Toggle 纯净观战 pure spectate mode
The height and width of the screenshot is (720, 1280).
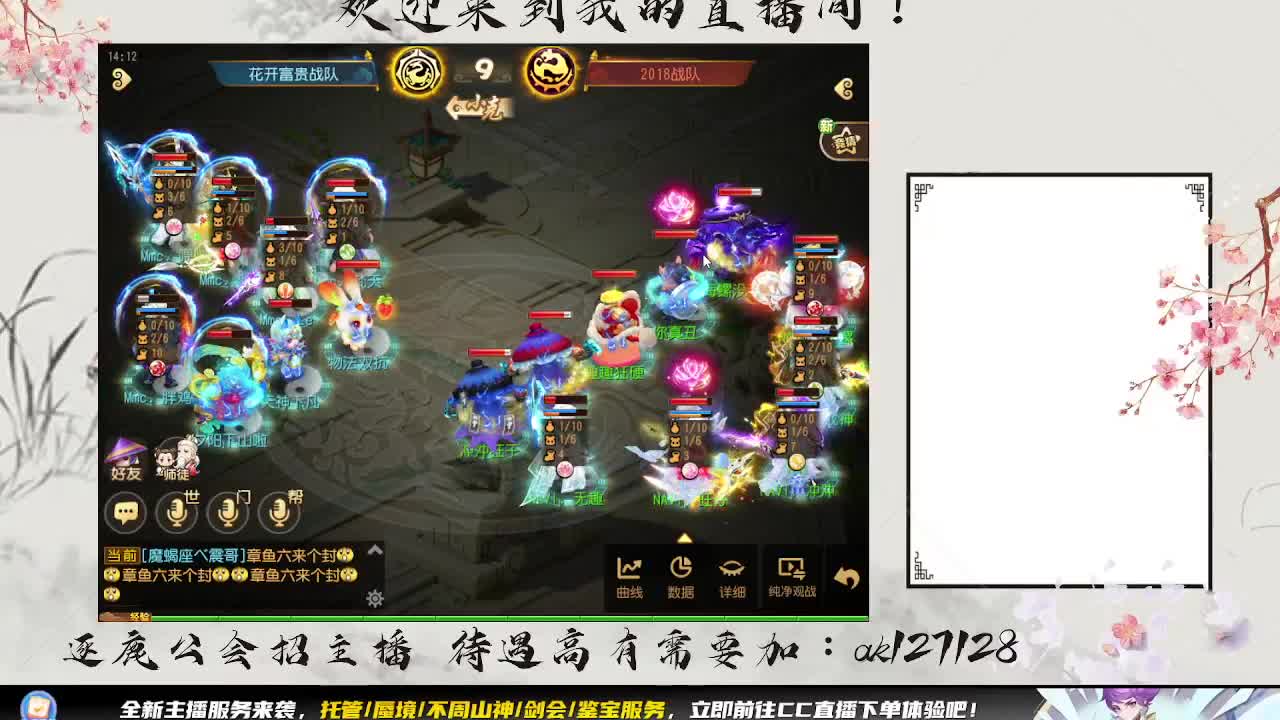coord(791,572)
